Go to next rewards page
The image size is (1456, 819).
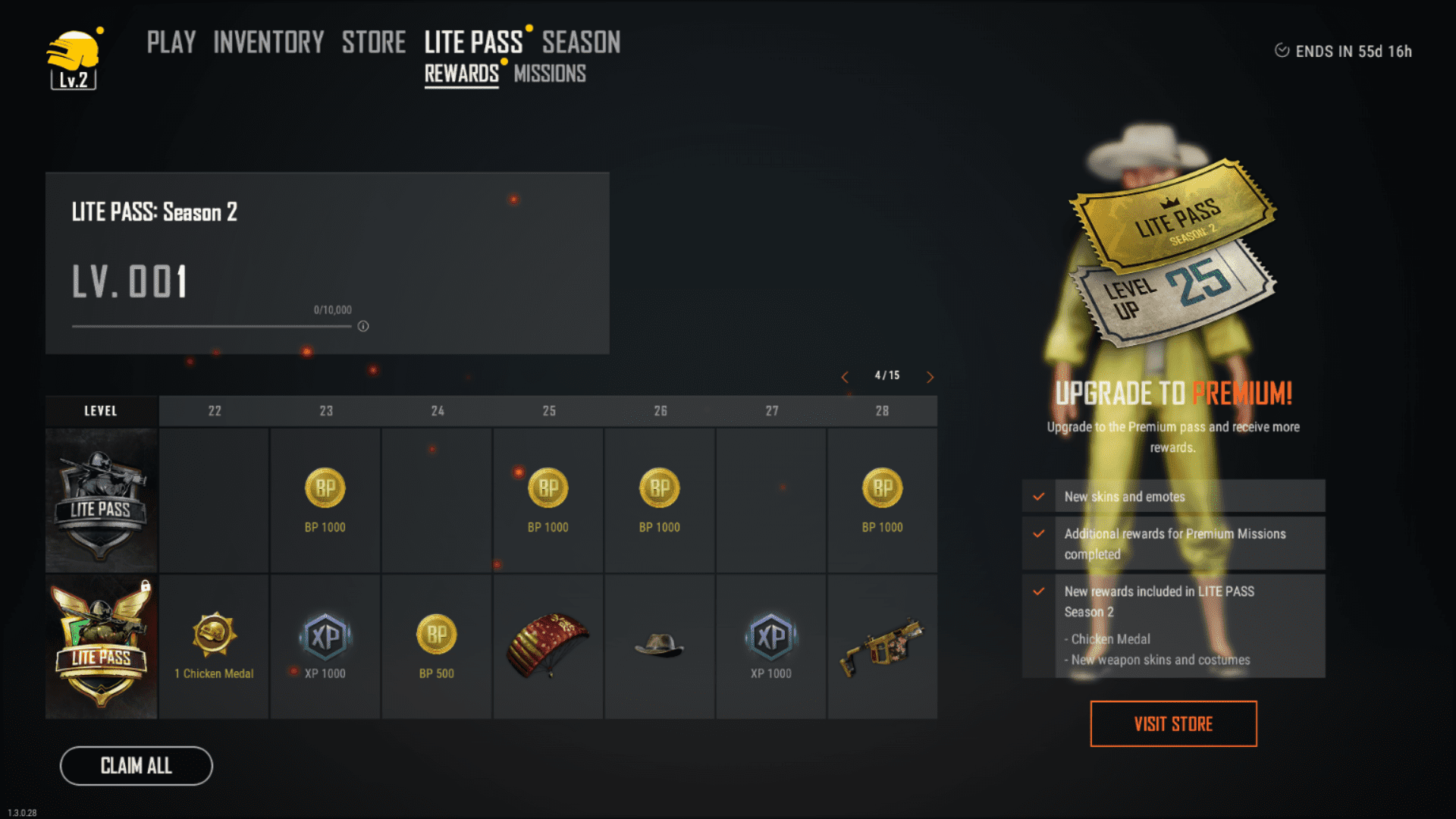(930, 377)
